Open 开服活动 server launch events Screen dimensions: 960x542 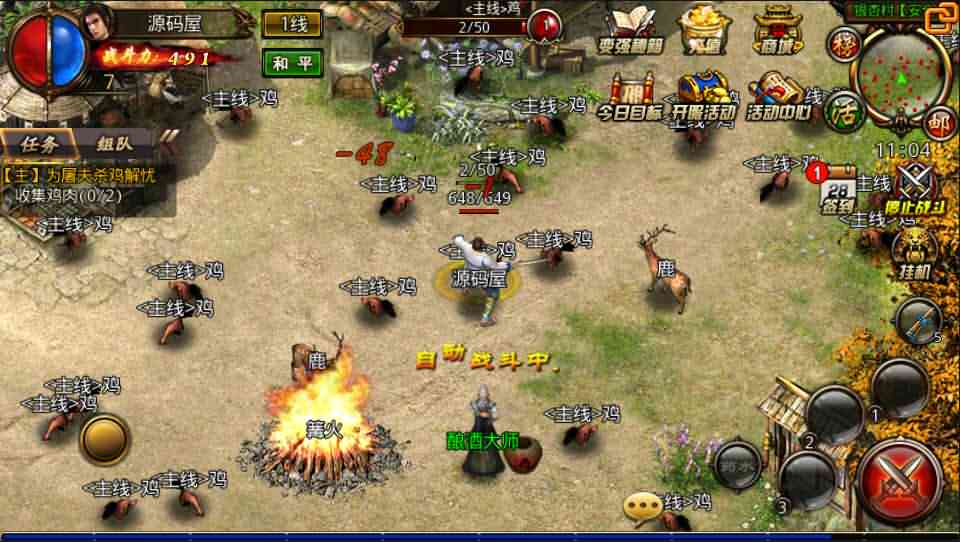pos(703,98)
